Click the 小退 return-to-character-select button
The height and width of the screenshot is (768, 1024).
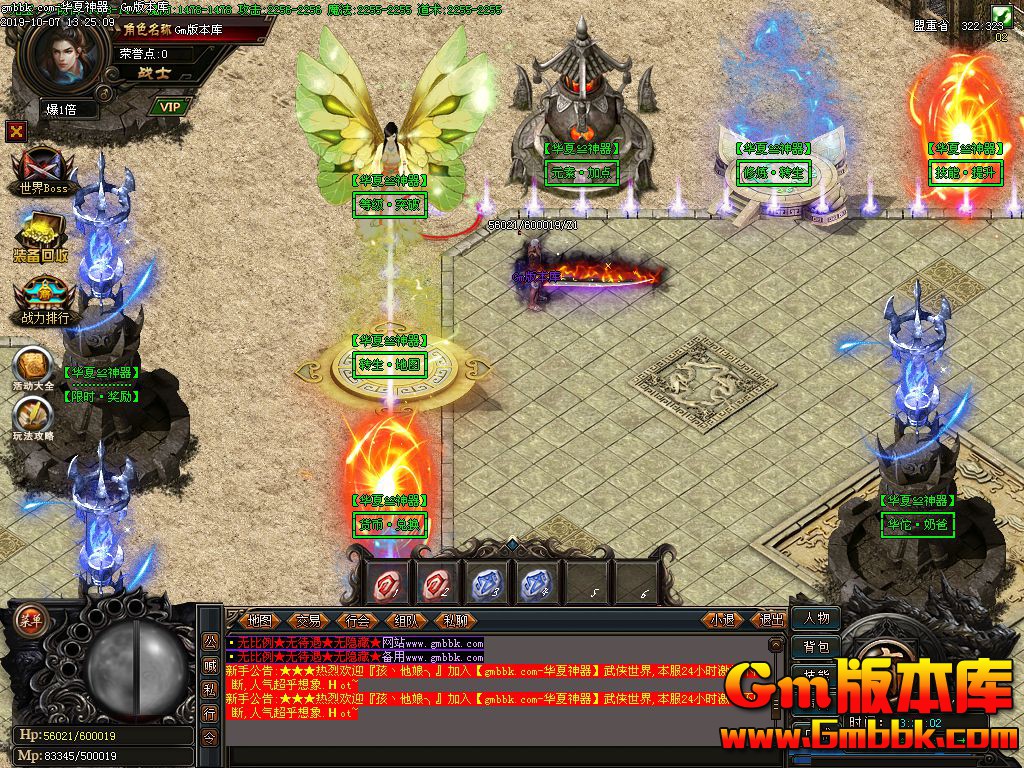(723, 620)
